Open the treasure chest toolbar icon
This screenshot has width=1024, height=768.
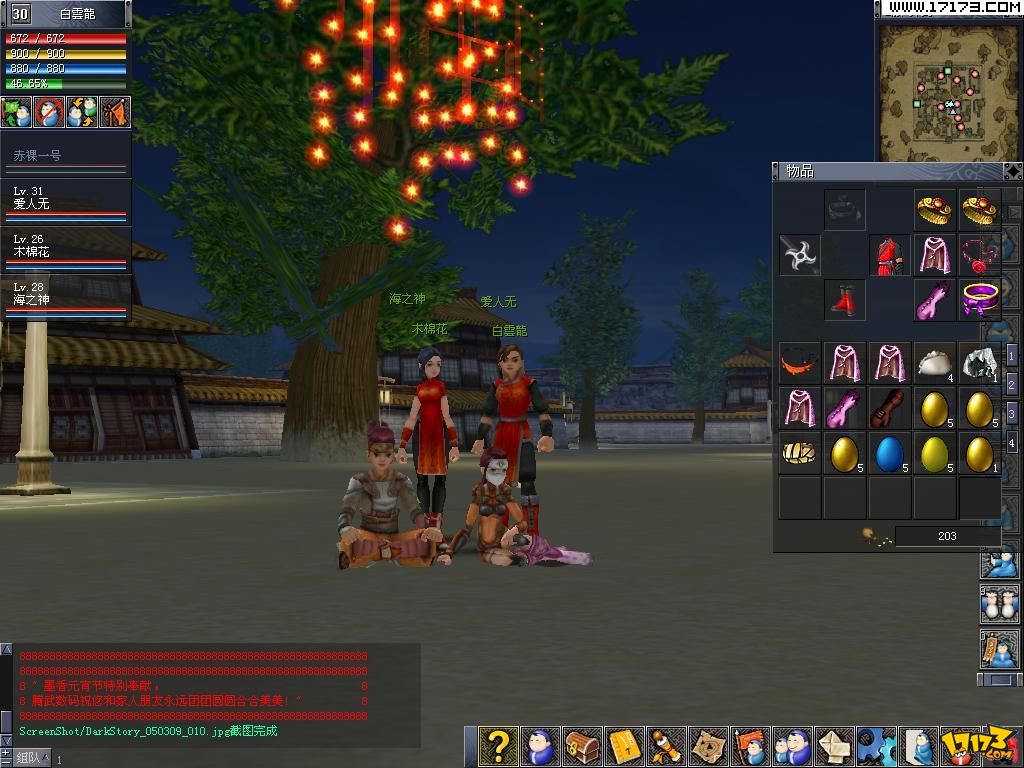[582, 746]
